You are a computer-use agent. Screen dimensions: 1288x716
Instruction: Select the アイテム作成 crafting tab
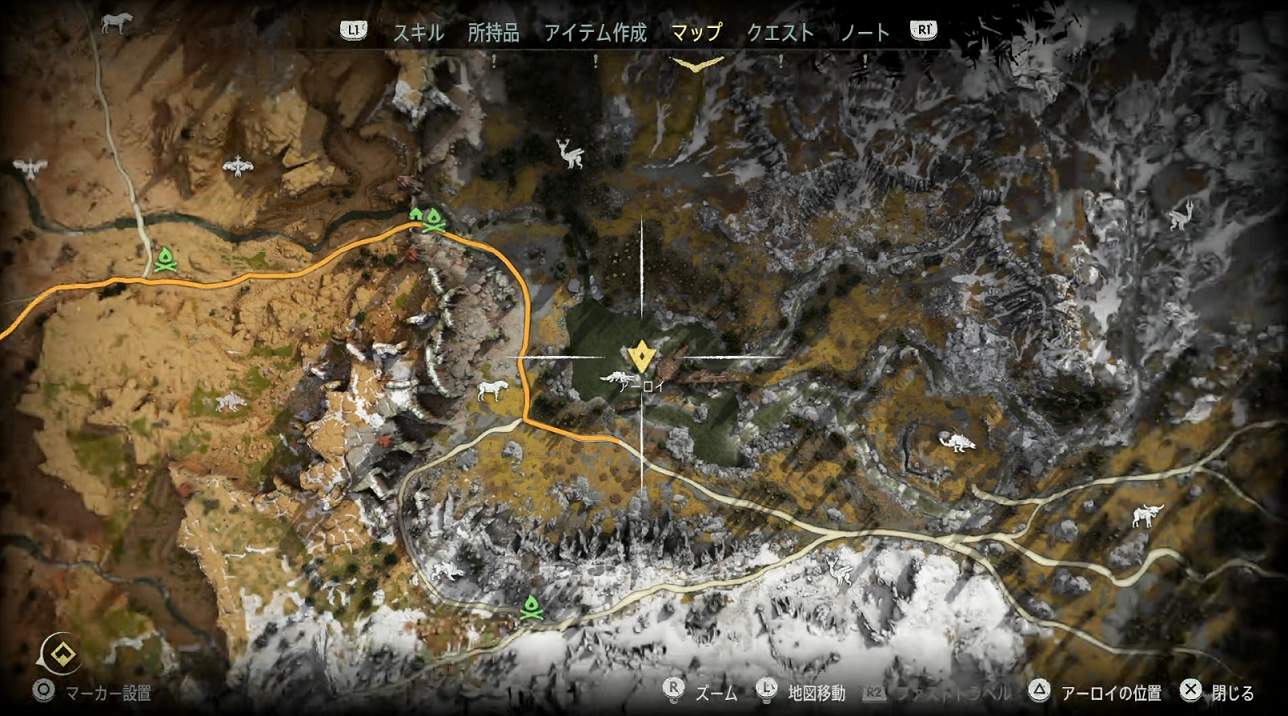[595, 32]
